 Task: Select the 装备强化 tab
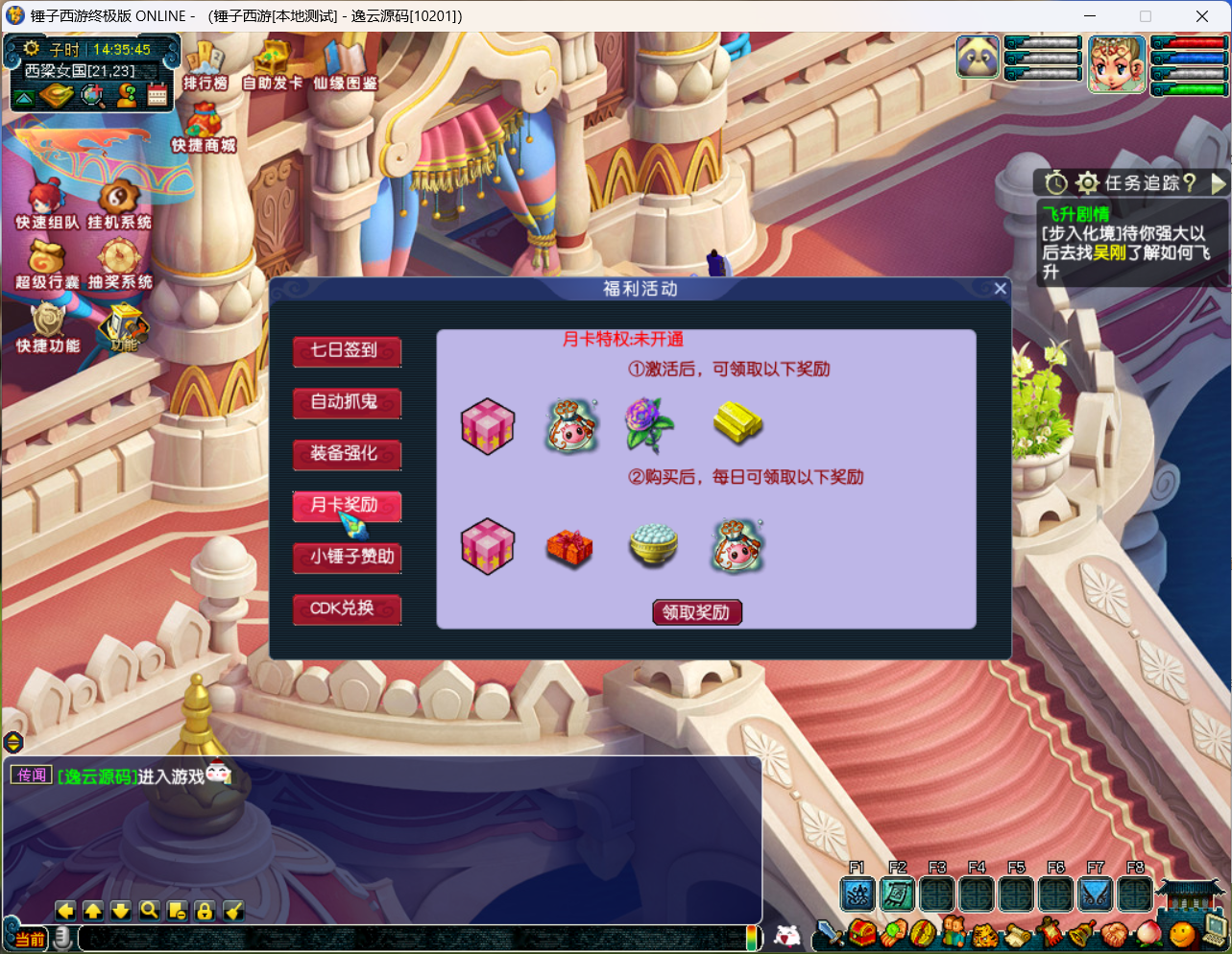click(x=346, y=454)
